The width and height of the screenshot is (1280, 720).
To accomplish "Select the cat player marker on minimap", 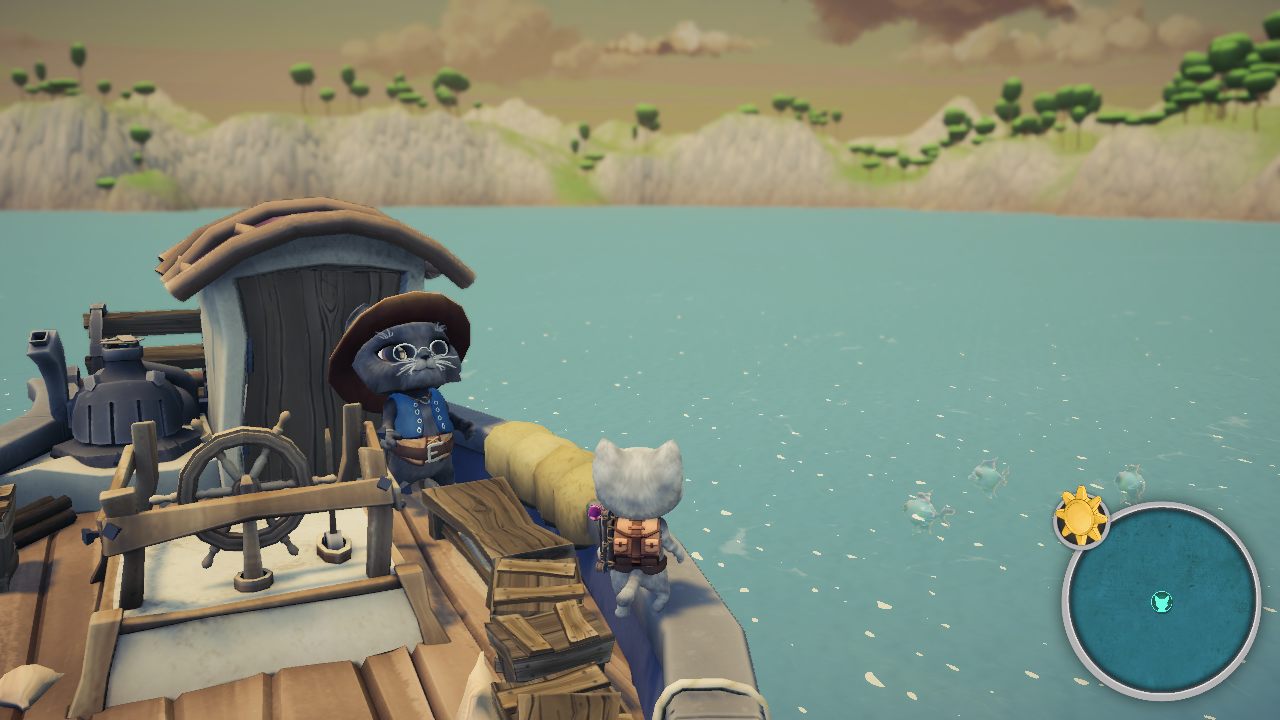I will 1161,602.
